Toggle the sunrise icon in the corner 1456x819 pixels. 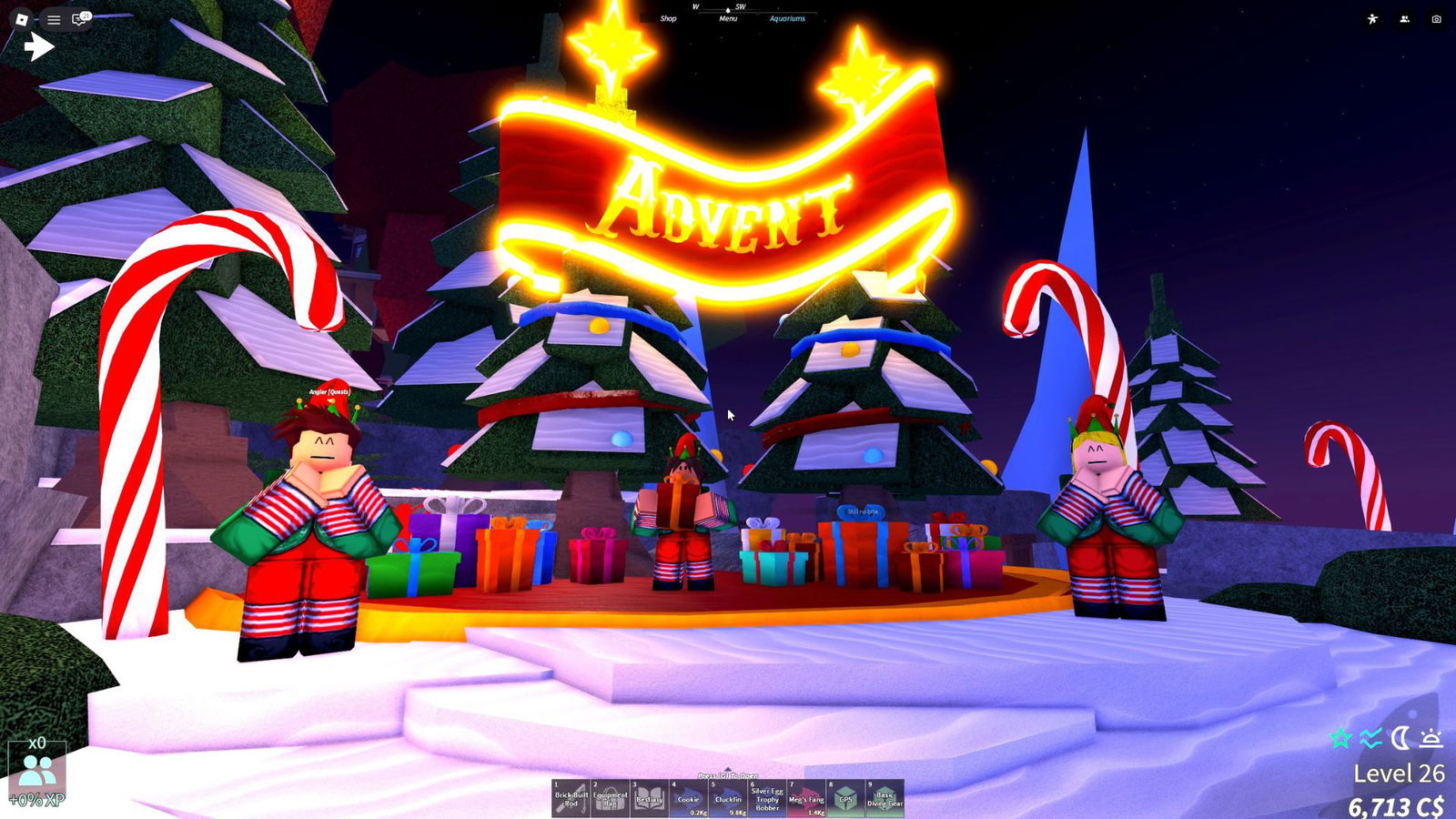pos(1431,738)
